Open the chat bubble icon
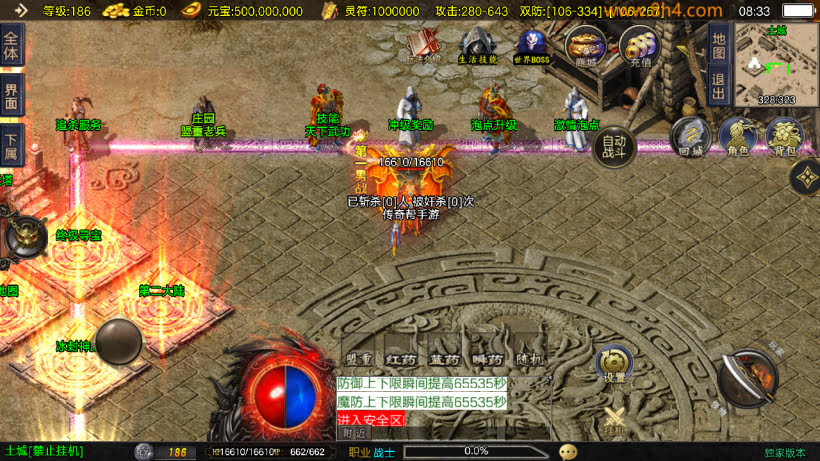820x461 pixels. coord(568,452)
